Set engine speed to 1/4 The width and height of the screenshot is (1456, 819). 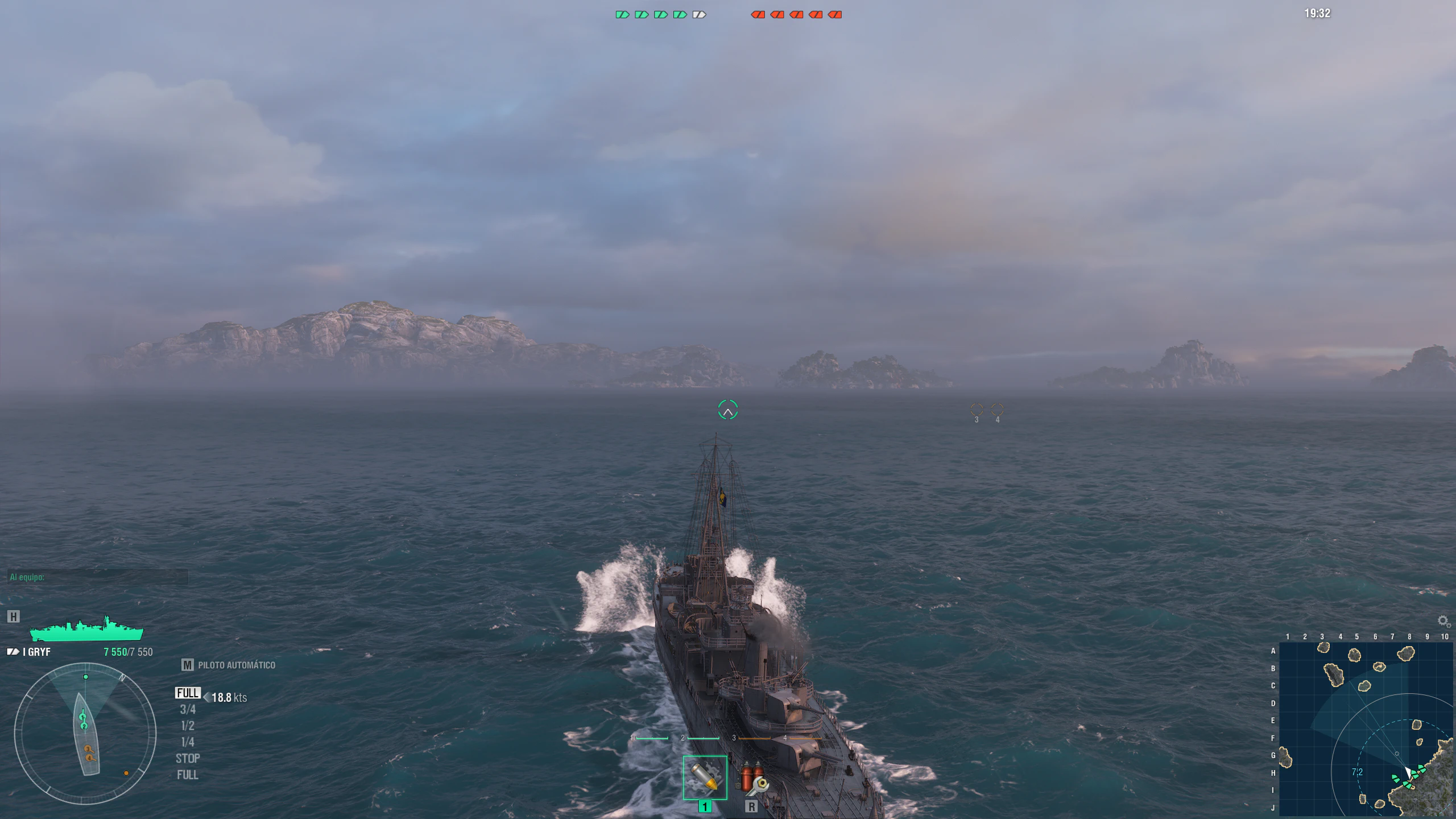click(x=188, y=742)
